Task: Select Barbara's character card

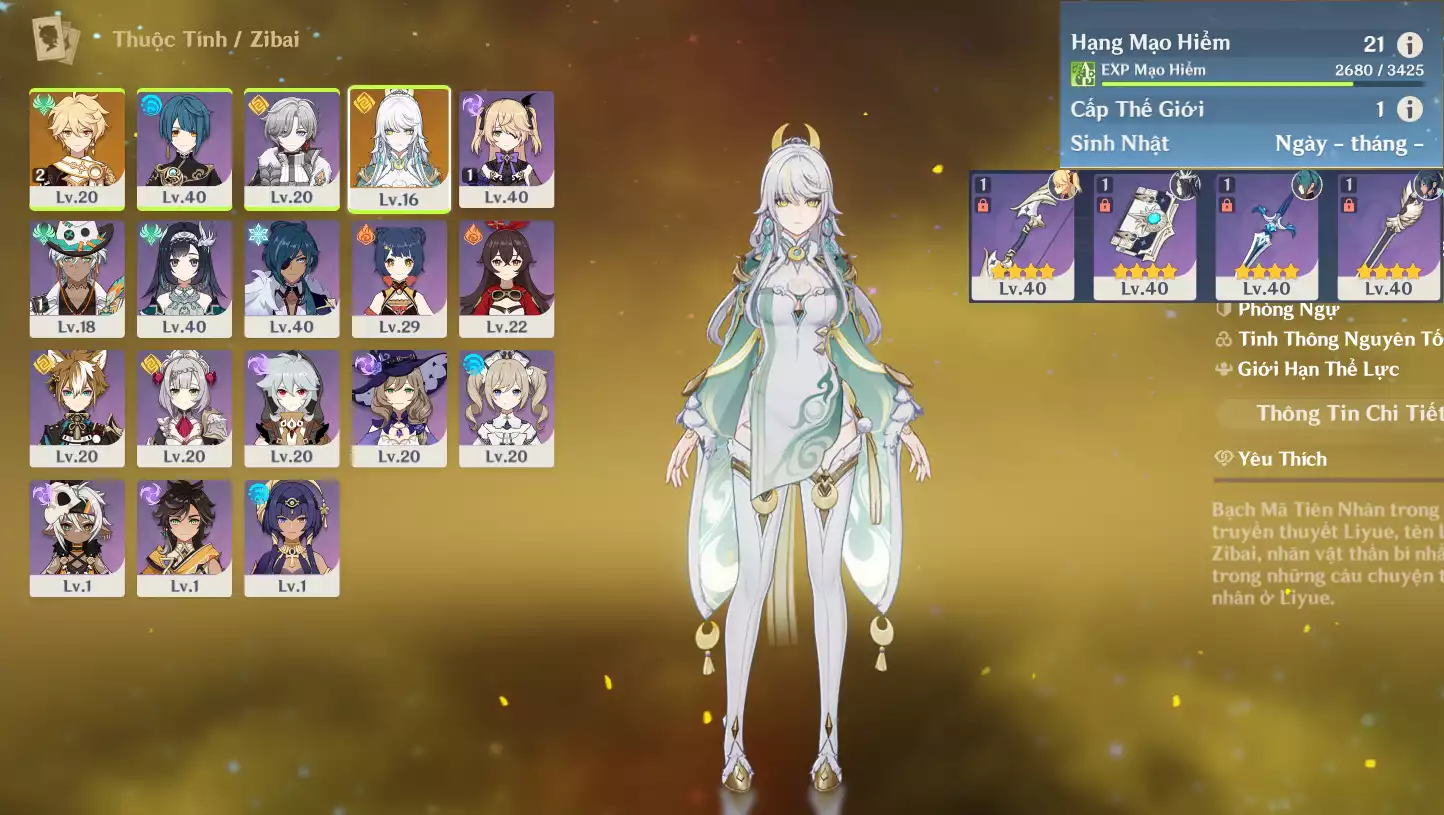Action: click(506, 408)
